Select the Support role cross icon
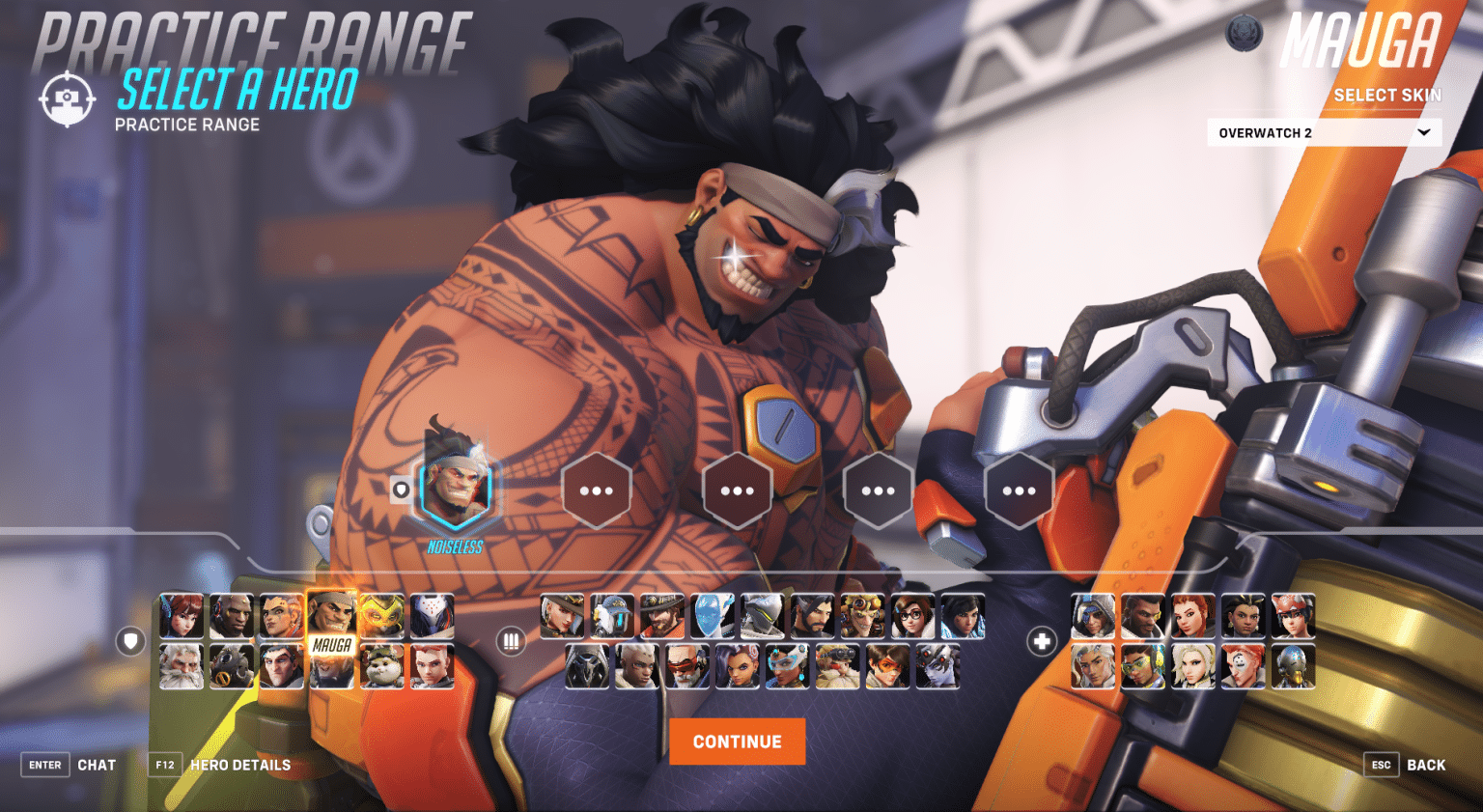 tap(1041, 640)
